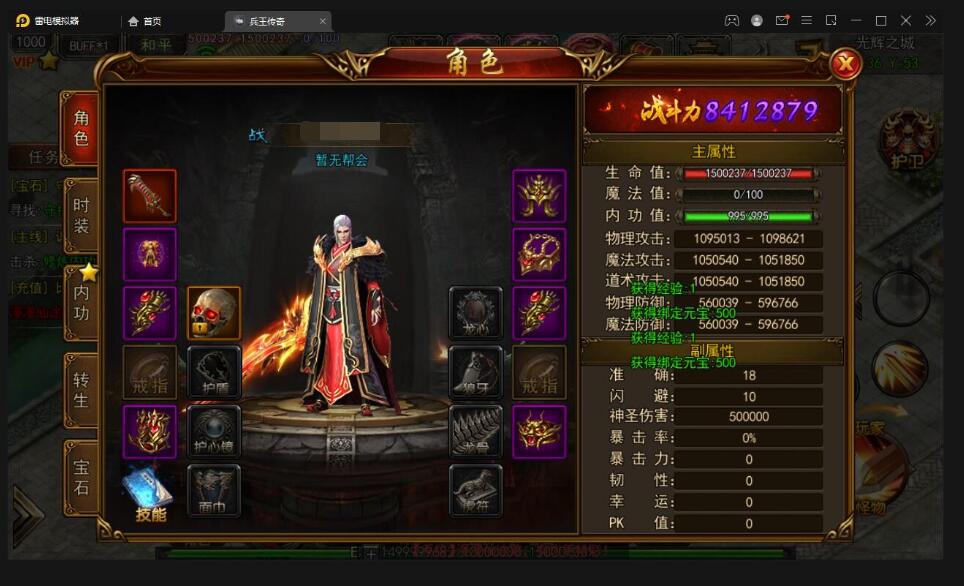Inspect the gold necklace slot
Screen dimensions: 964x586
point(539,254)
